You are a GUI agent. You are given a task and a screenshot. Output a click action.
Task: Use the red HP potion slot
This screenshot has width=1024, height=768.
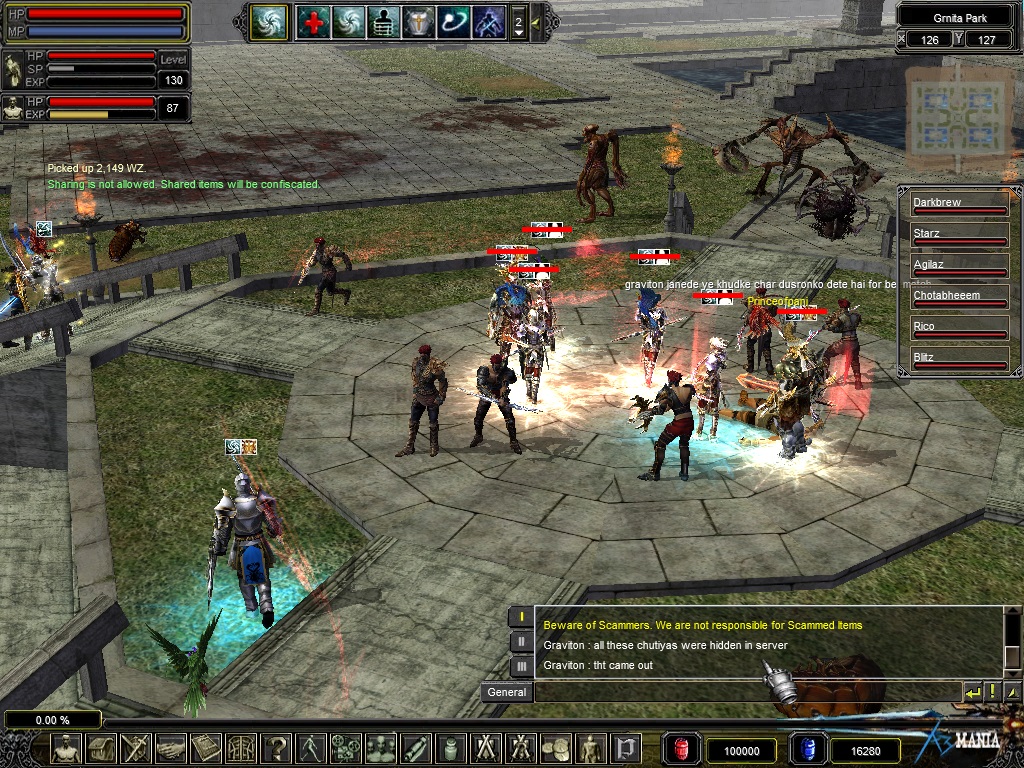pos(681,749)
